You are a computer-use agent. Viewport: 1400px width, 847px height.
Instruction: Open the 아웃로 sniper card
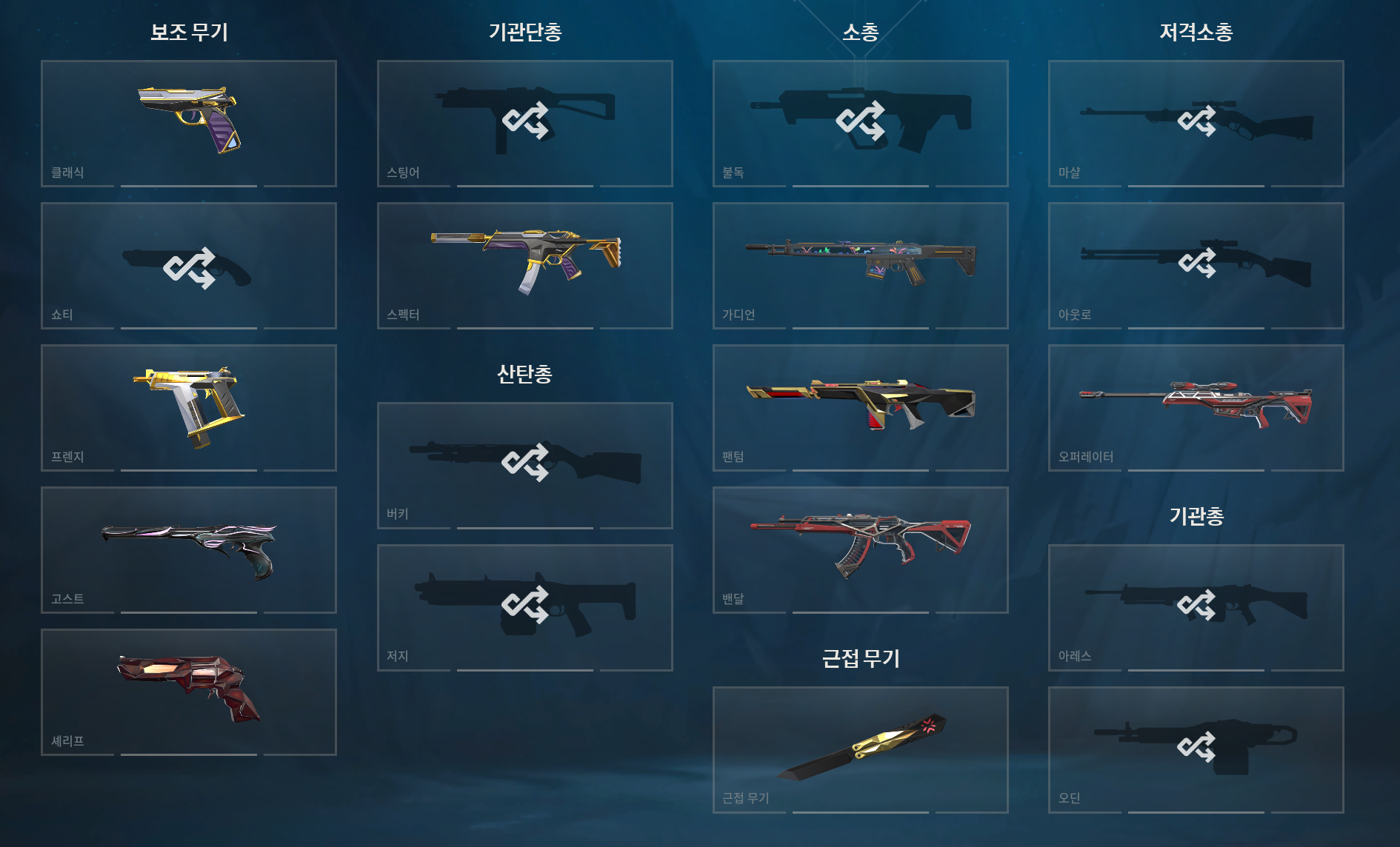coord(1196,265)
